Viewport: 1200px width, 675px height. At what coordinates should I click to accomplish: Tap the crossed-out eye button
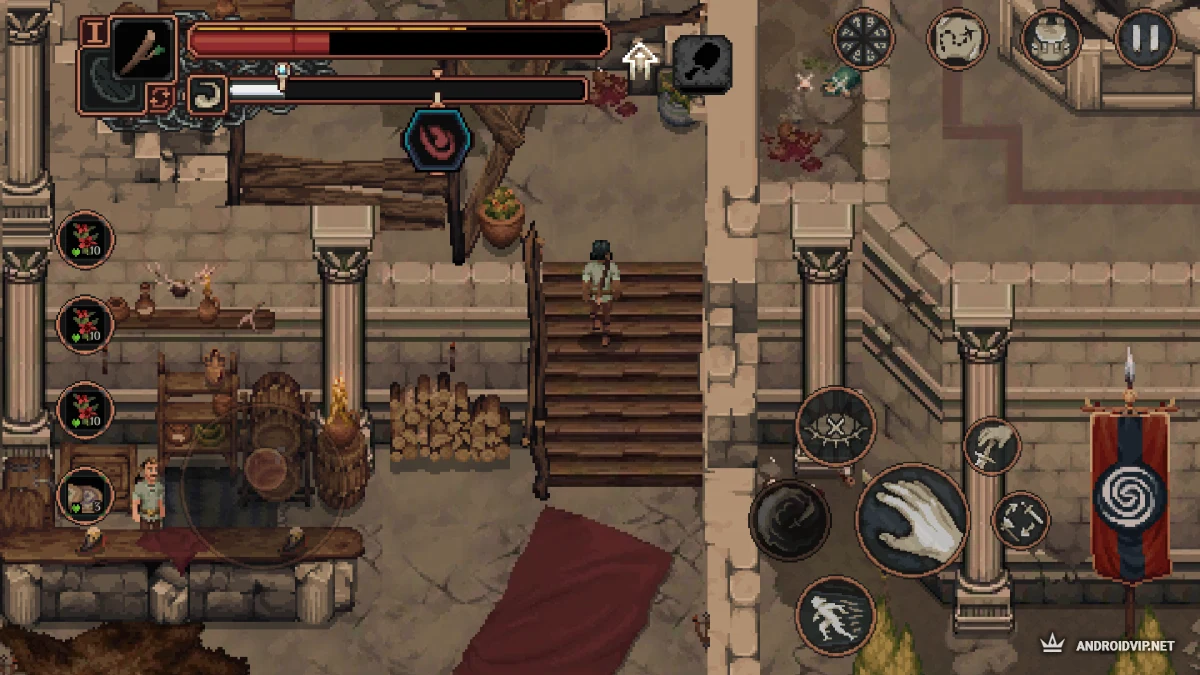click(x=836, y=427)
